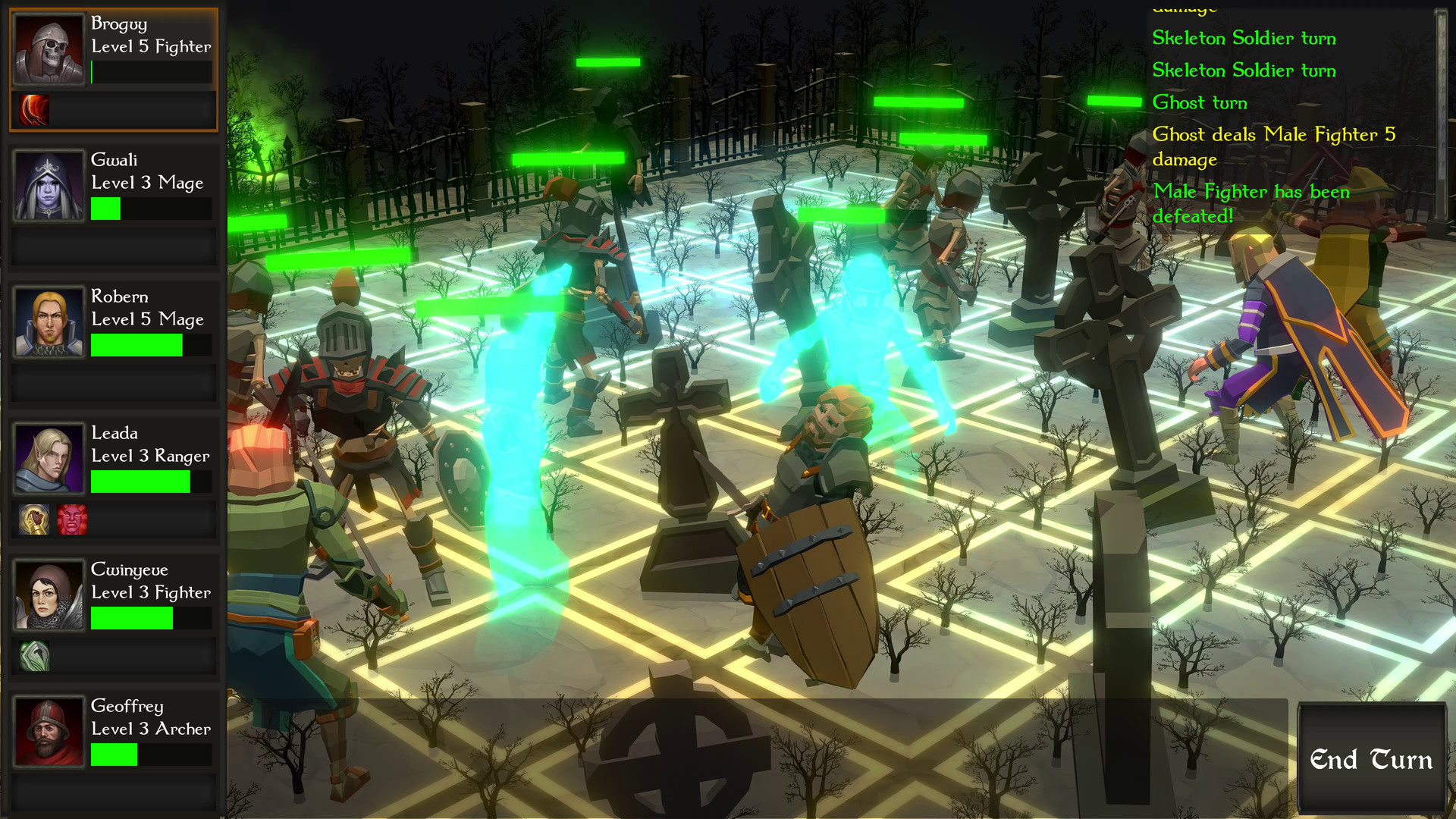Click Cwinyeve's portrait thumbnail

point(49,595)
